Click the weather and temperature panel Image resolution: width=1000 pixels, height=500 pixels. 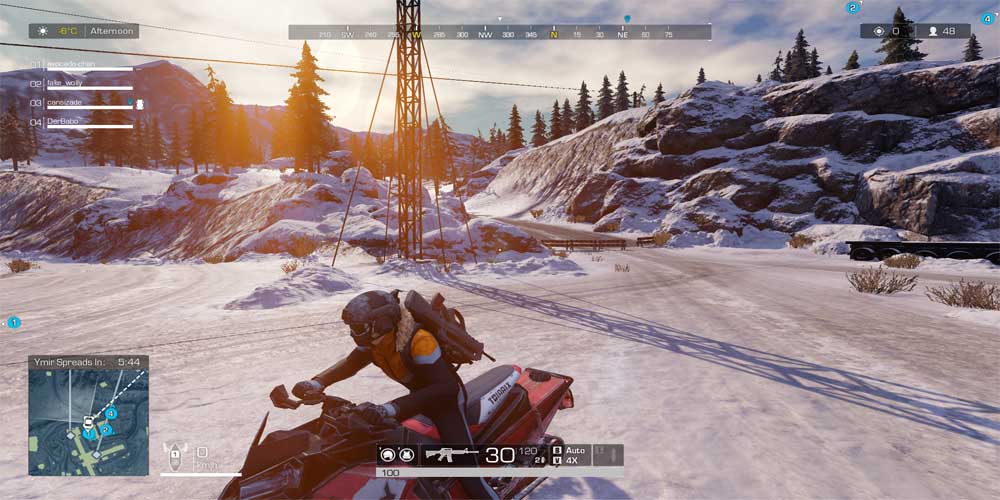click(84, 31)
